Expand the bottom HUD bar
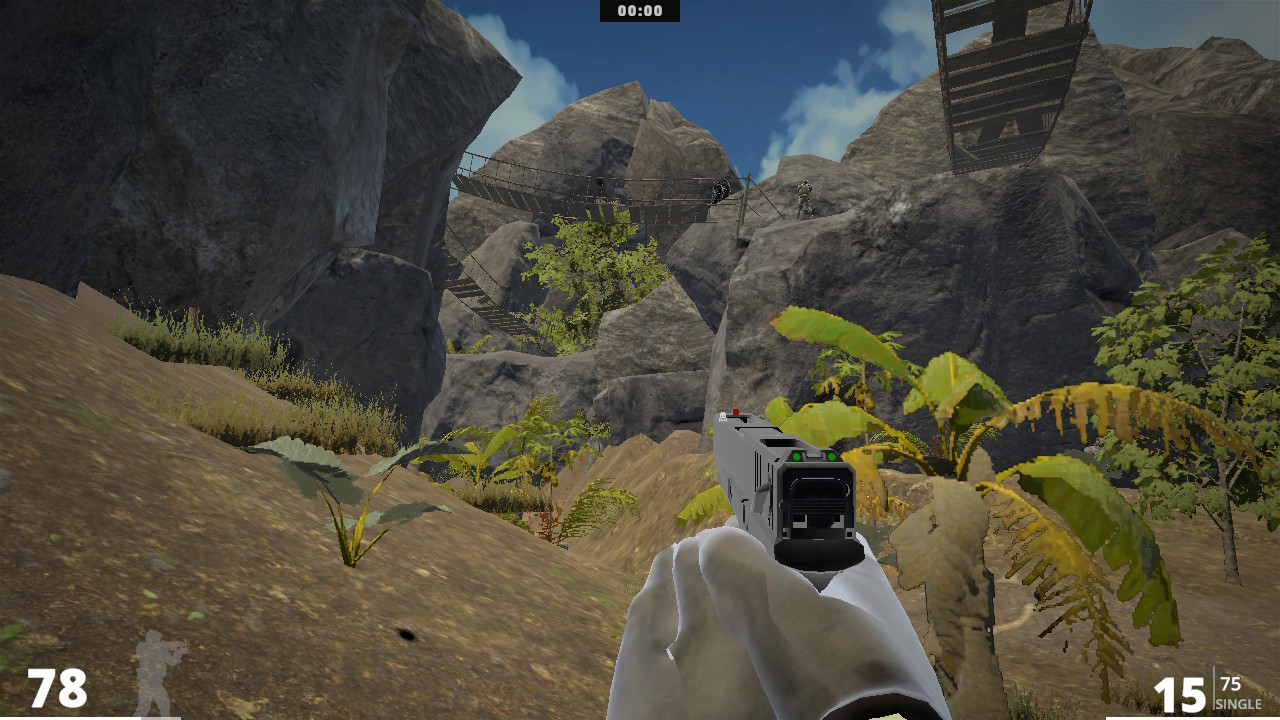 coord(640,716)
